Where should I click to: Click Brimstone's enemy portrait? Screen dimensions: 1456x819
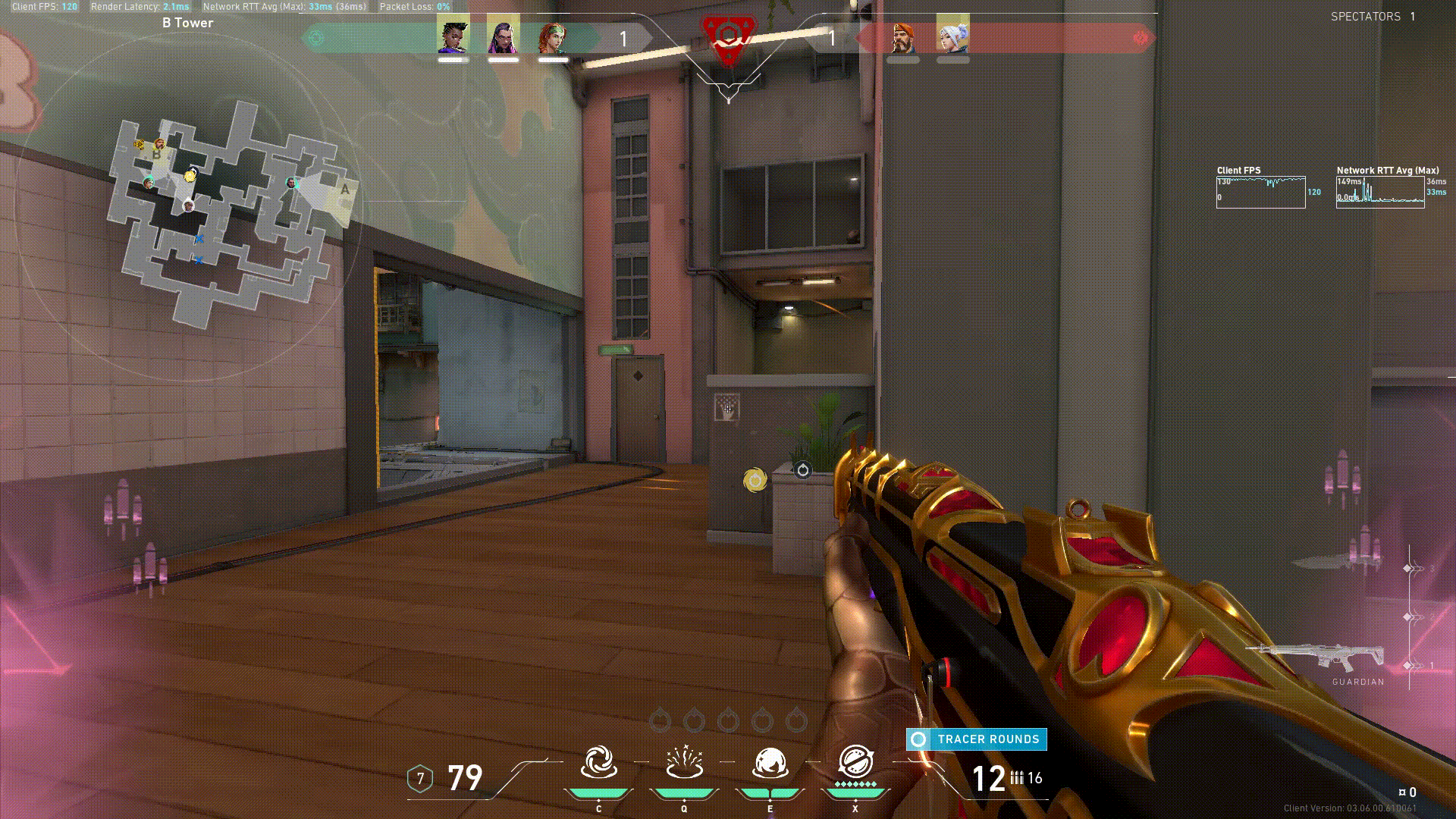pyautogui.click(x=902, y=36)
